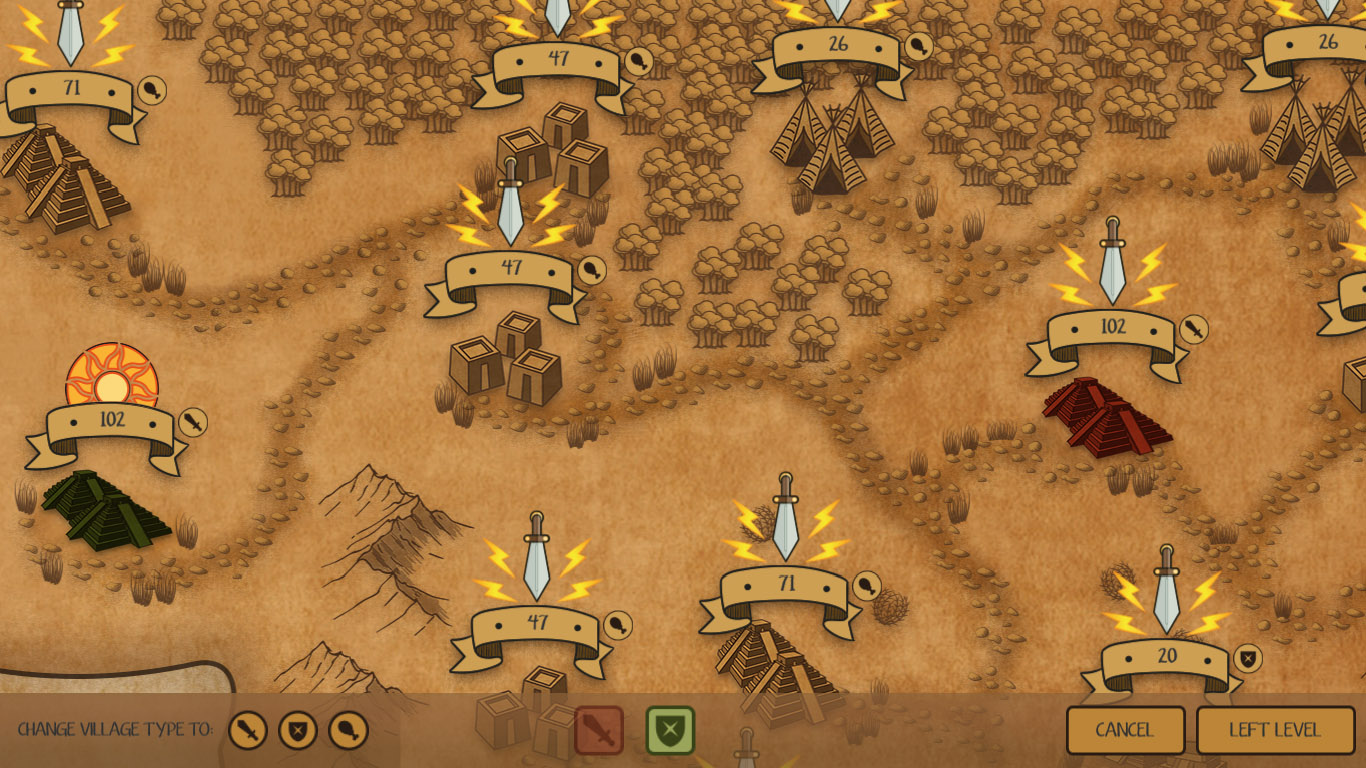Enable the green shield defend mode
This screenshot has height=768, width=1366.
[x=670, y=730]
